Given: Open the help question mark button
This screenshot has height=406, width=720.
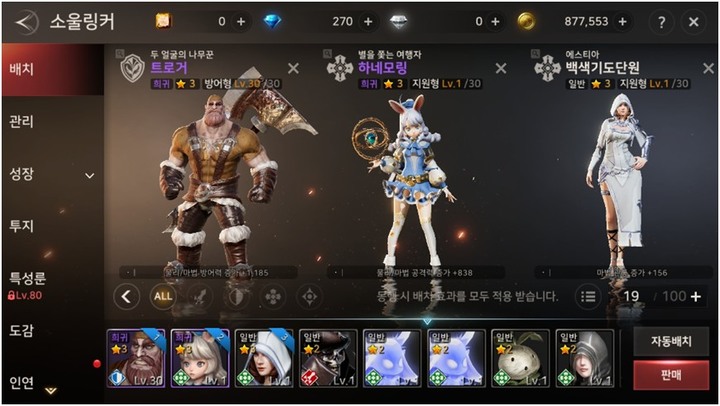Looking at the screenshot, I should tap(660, 21).
